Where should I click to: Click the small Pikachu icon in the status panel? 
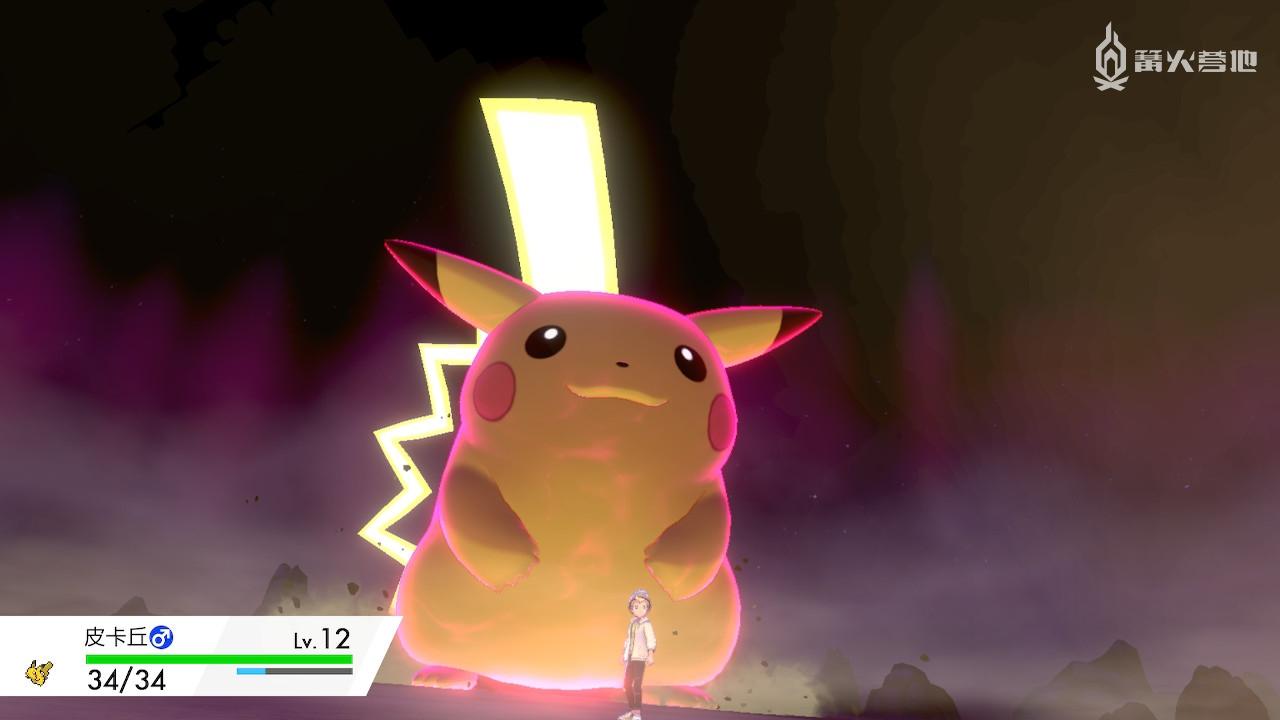pos(39,673)
